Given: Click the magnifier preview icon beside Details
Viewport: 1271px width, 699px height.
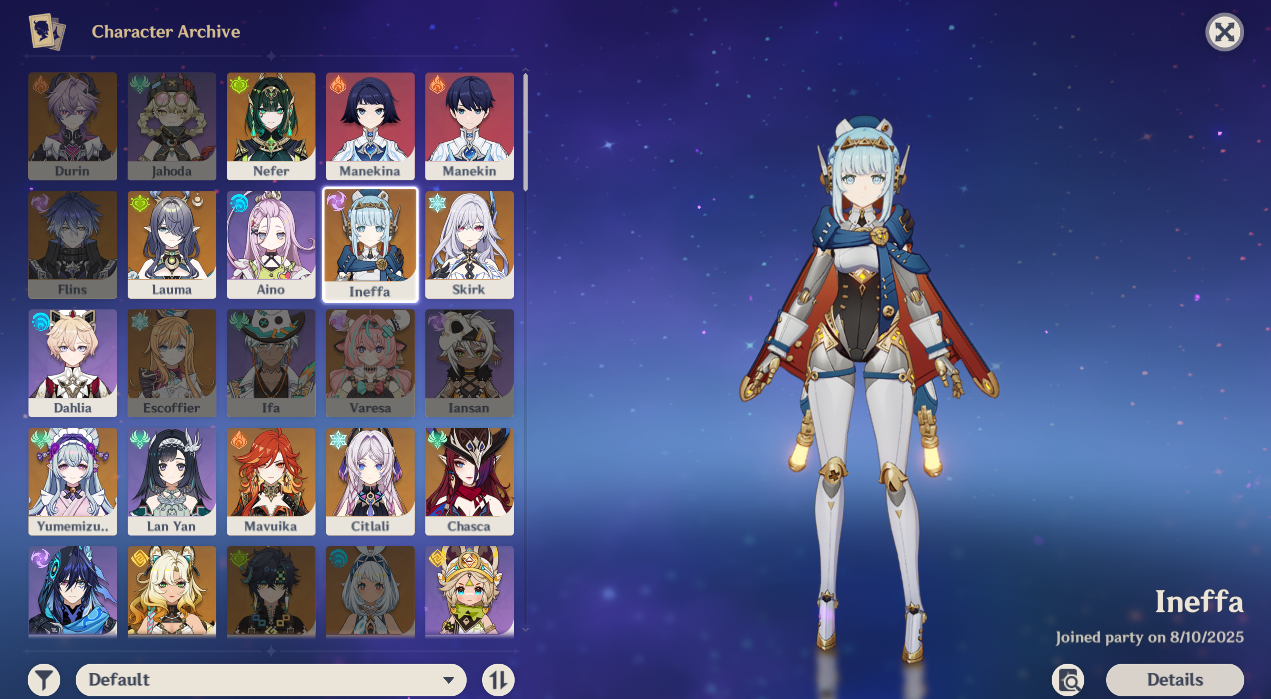Looking at the screenshot, I should [1068, 680].
